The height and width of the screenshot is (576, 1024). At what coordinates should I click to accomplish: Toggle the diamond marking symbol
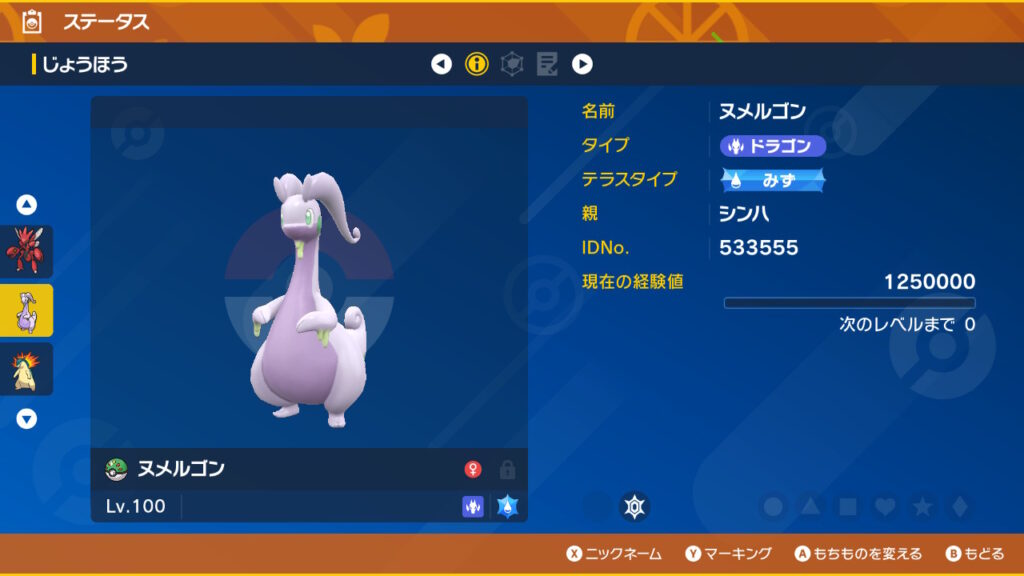(959, 507)
